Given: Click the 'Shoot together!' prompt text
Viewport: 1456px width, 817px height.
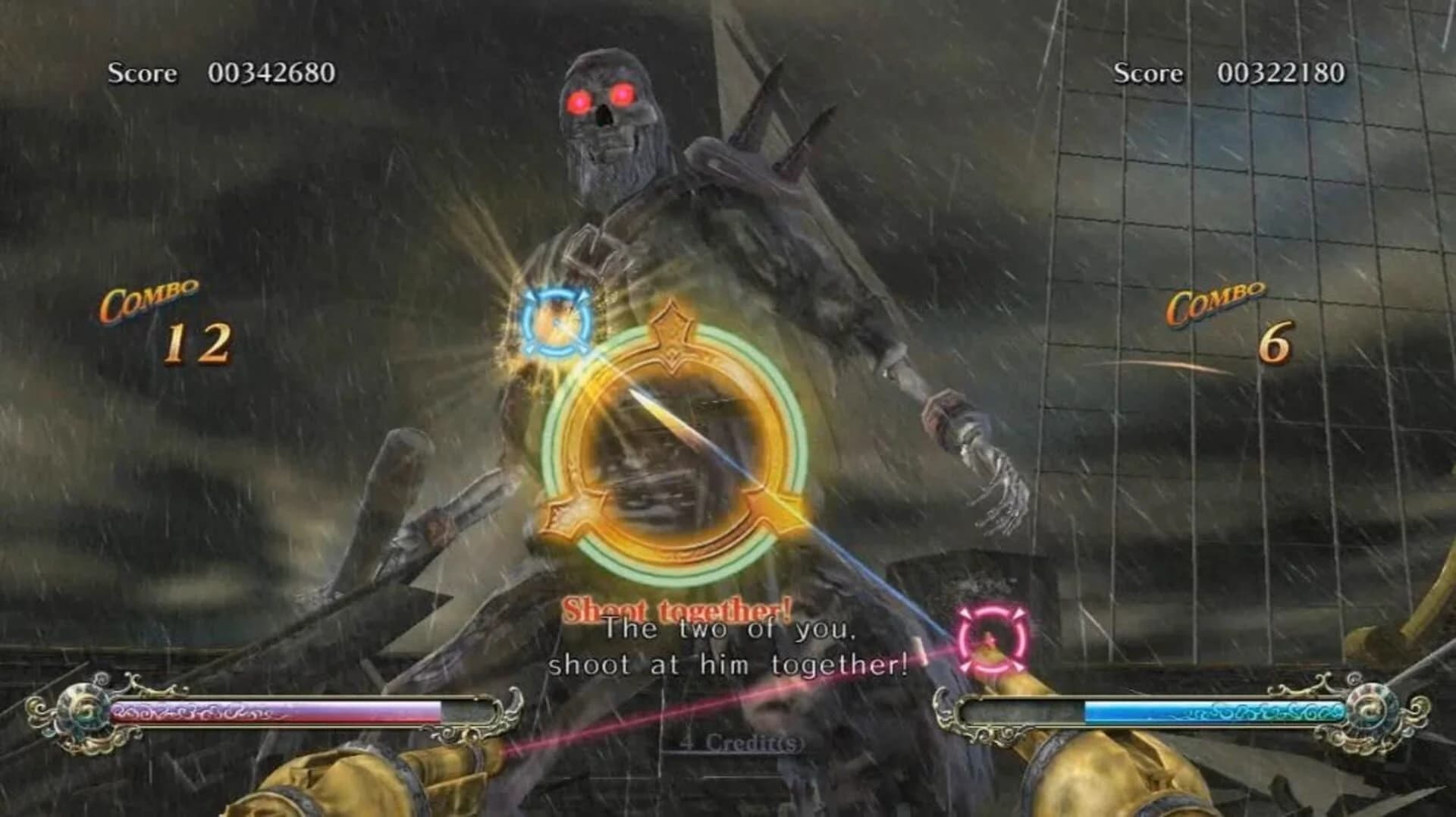Looking at the screenshot, I should [x=676, y=606].
